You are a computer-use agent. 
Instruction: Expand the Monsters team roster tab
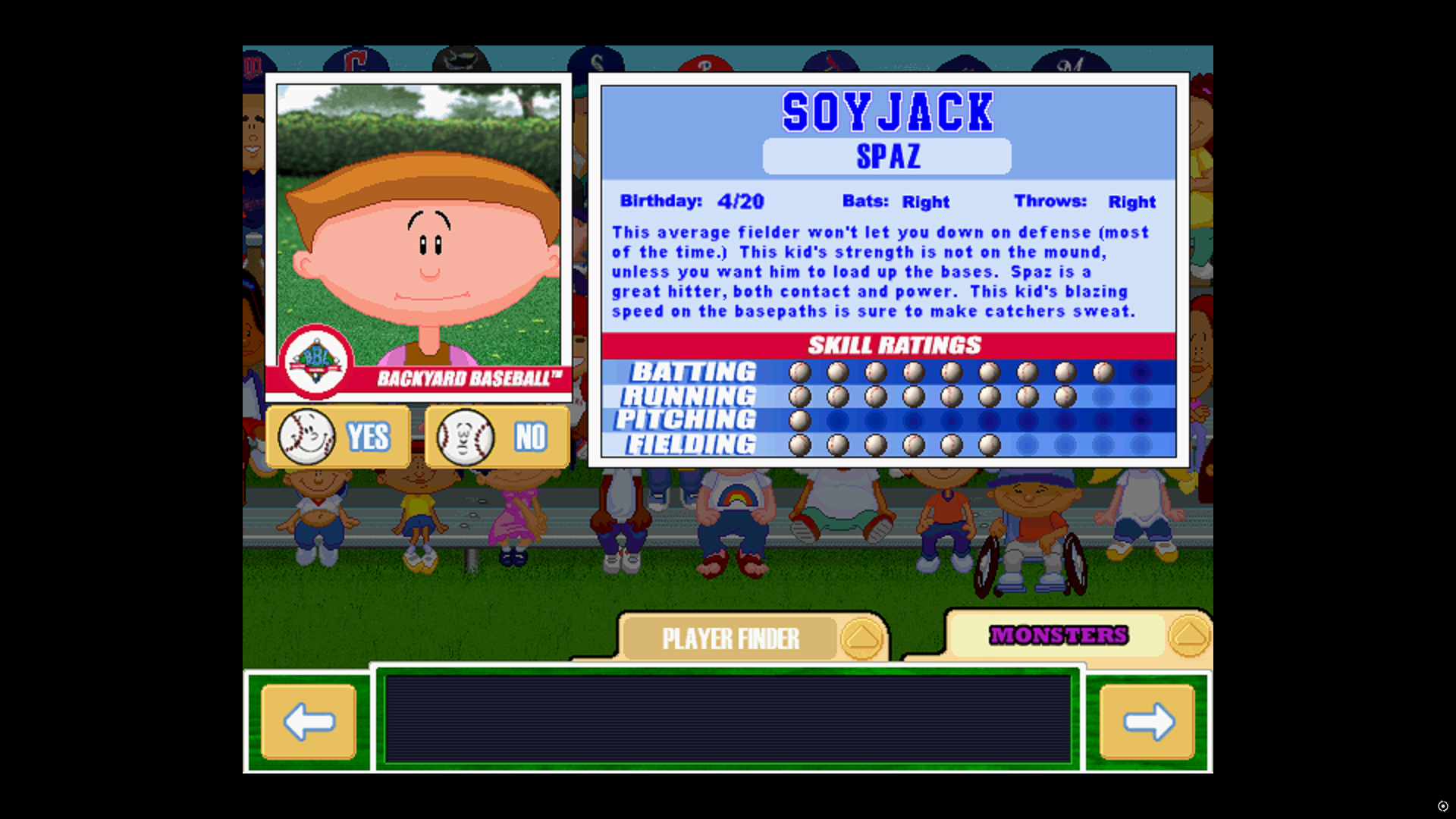(1058, 635)
